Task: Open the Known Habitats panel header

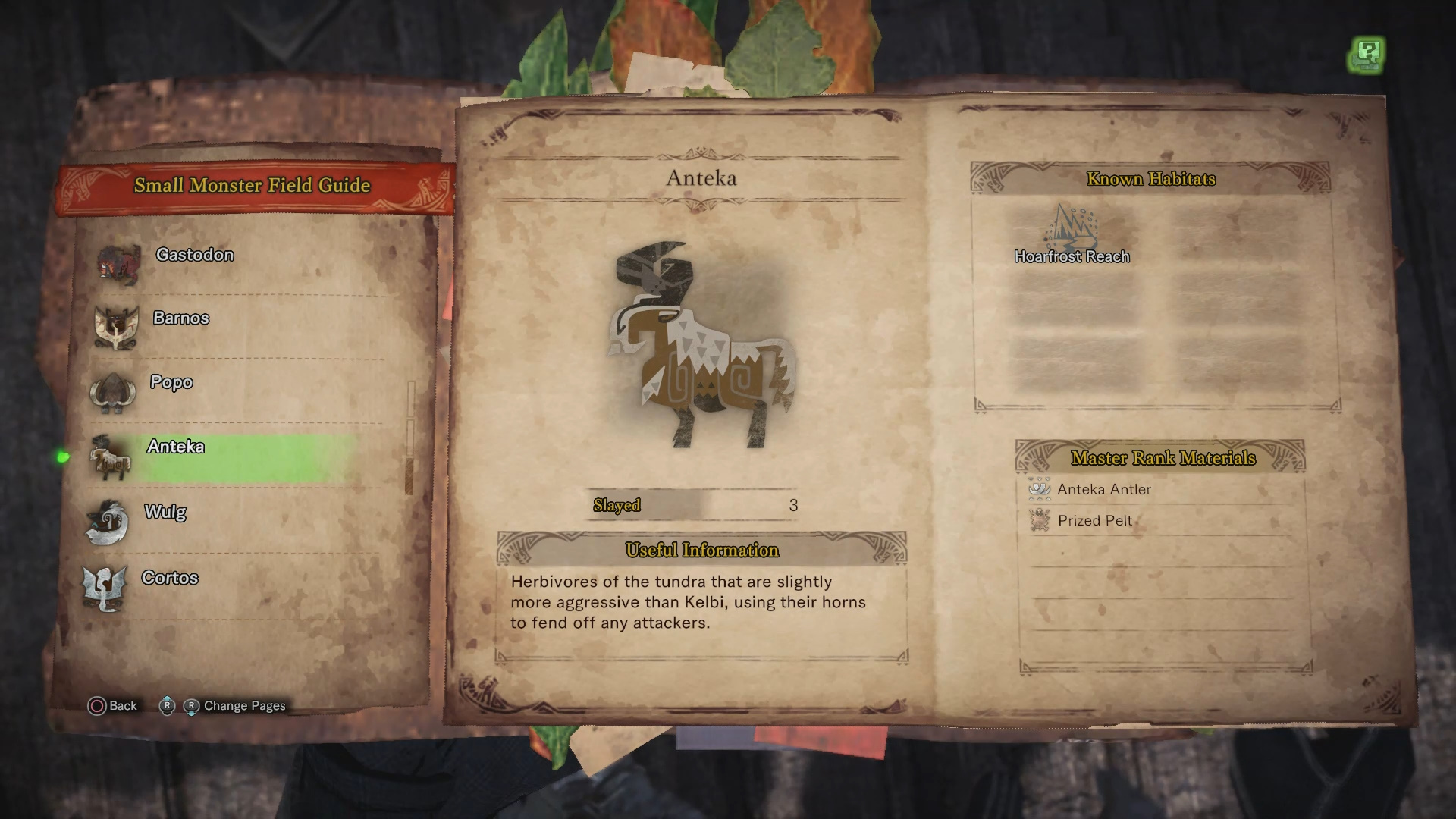Action: point(1151,180)
